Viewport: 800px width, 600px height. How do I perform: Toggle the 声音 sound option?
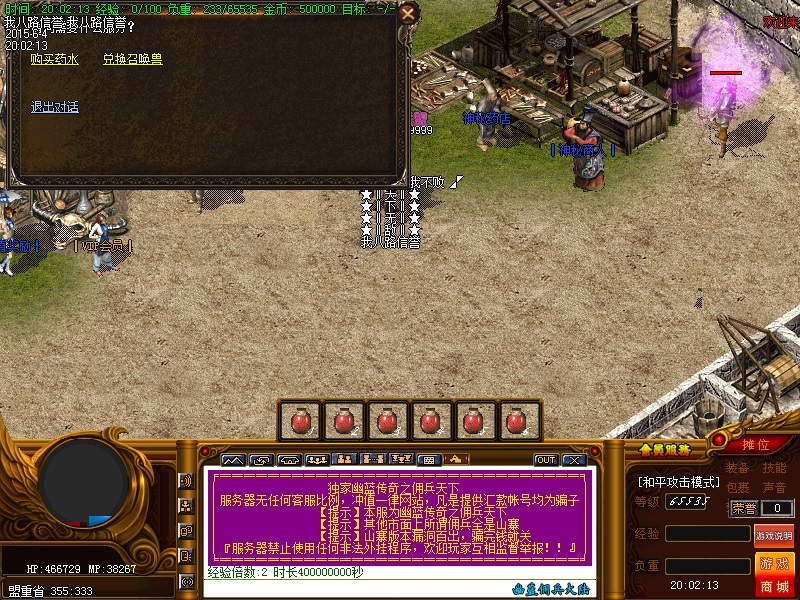(x=774, y=488)
